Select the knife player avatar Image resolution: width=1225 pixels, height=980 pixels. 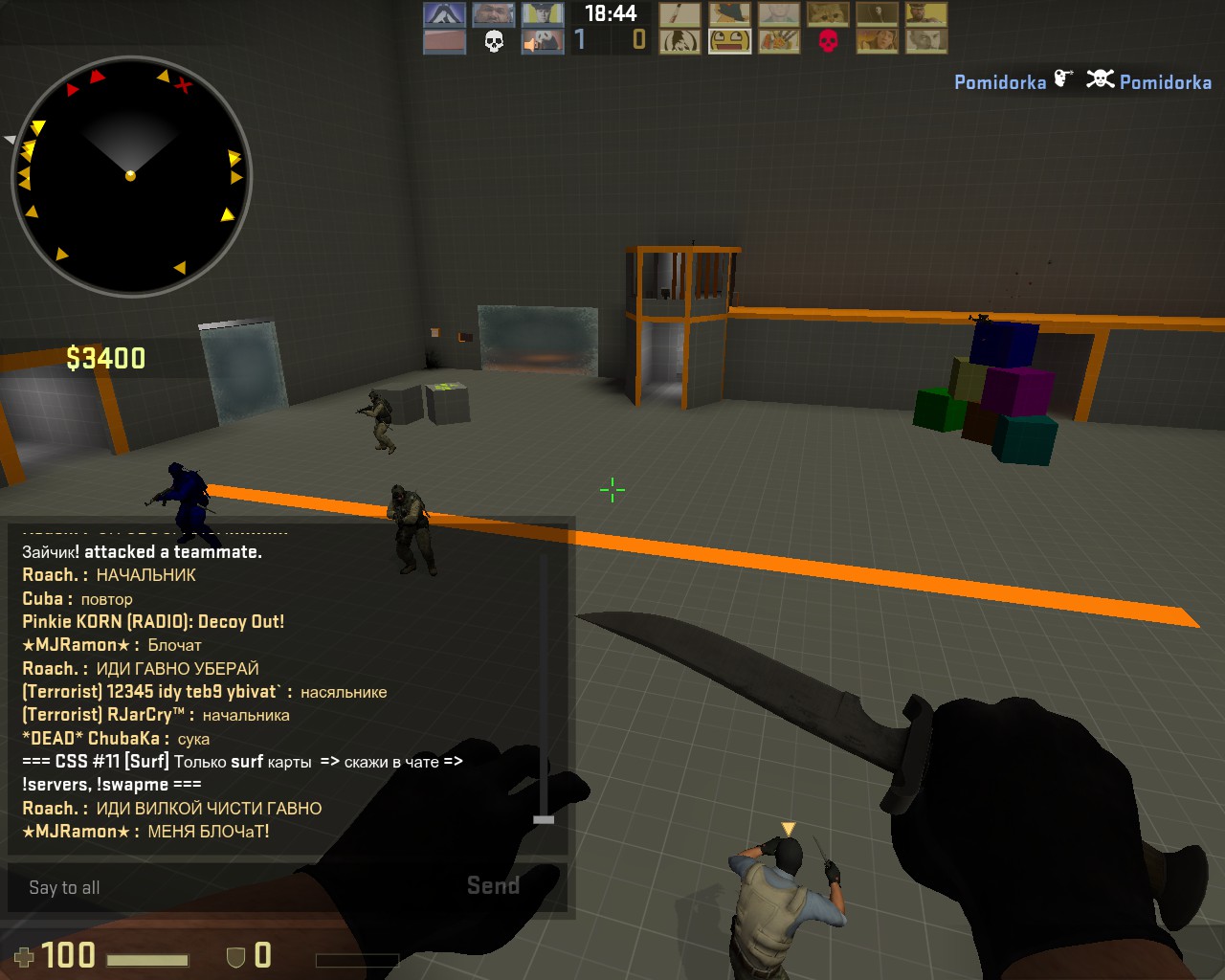(x=679, y=14)
